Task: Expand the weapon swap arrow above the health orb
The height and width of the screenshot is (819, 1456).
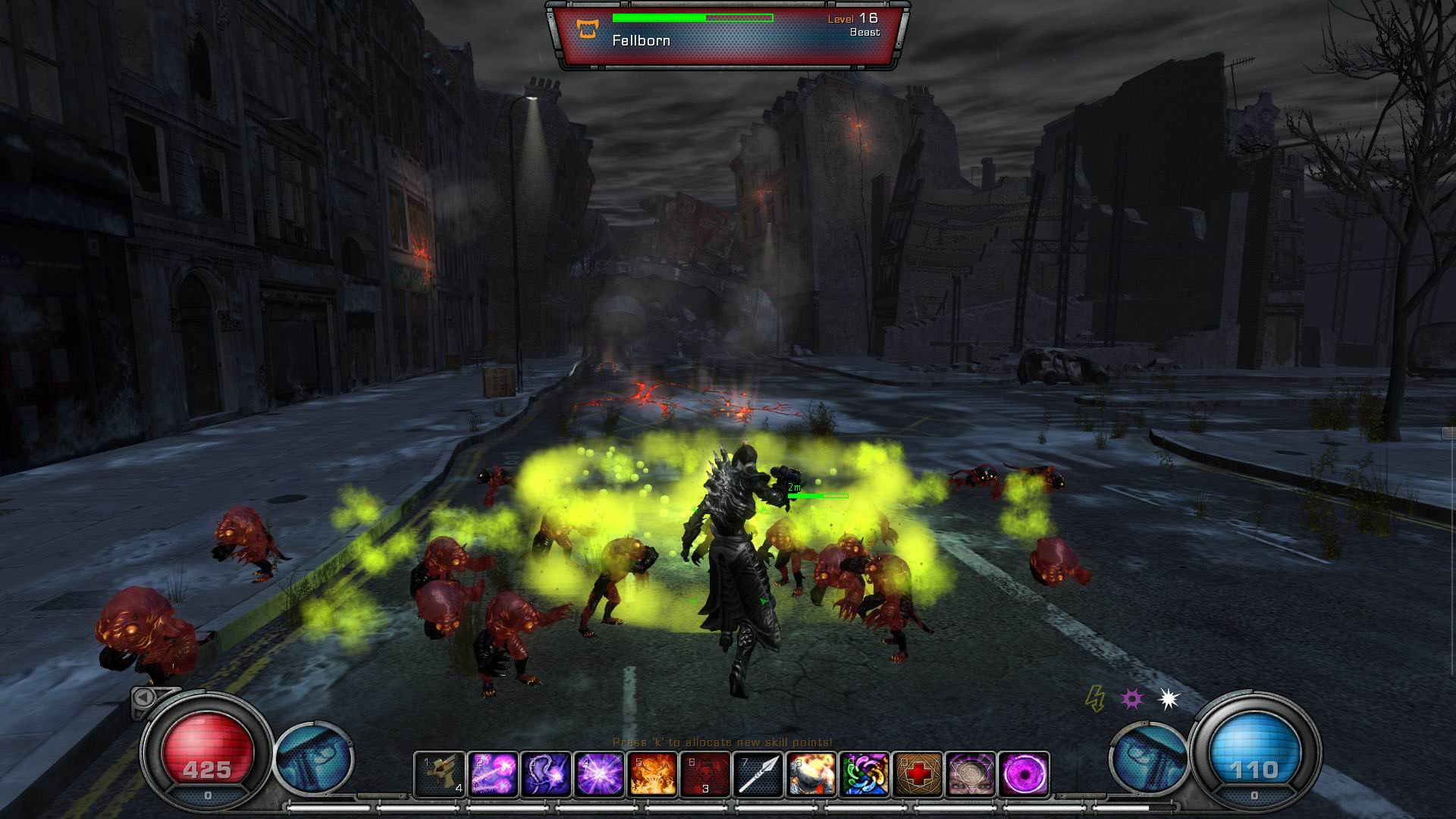Action: [x=144, y=698]
